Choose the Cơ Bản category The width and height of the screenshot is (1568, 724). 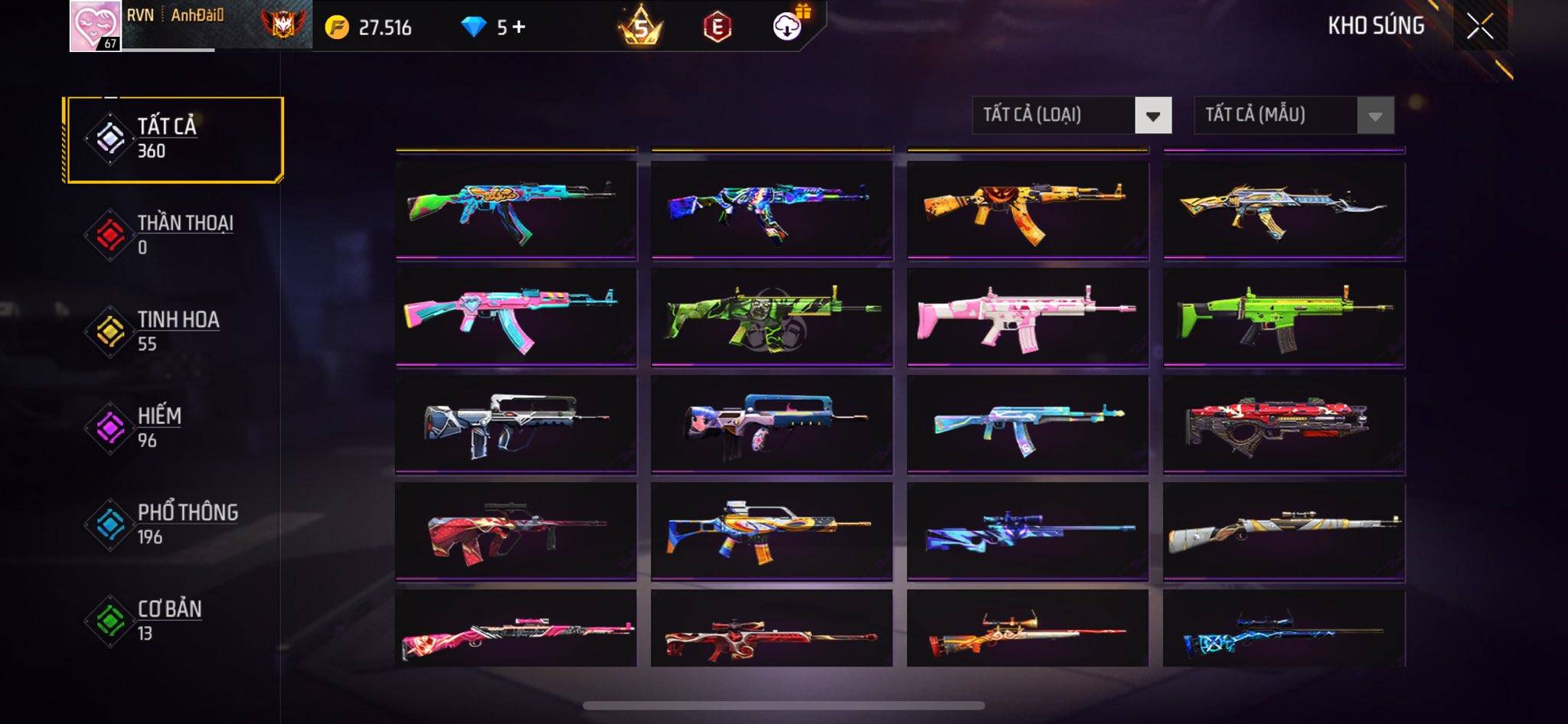(175, 621)
